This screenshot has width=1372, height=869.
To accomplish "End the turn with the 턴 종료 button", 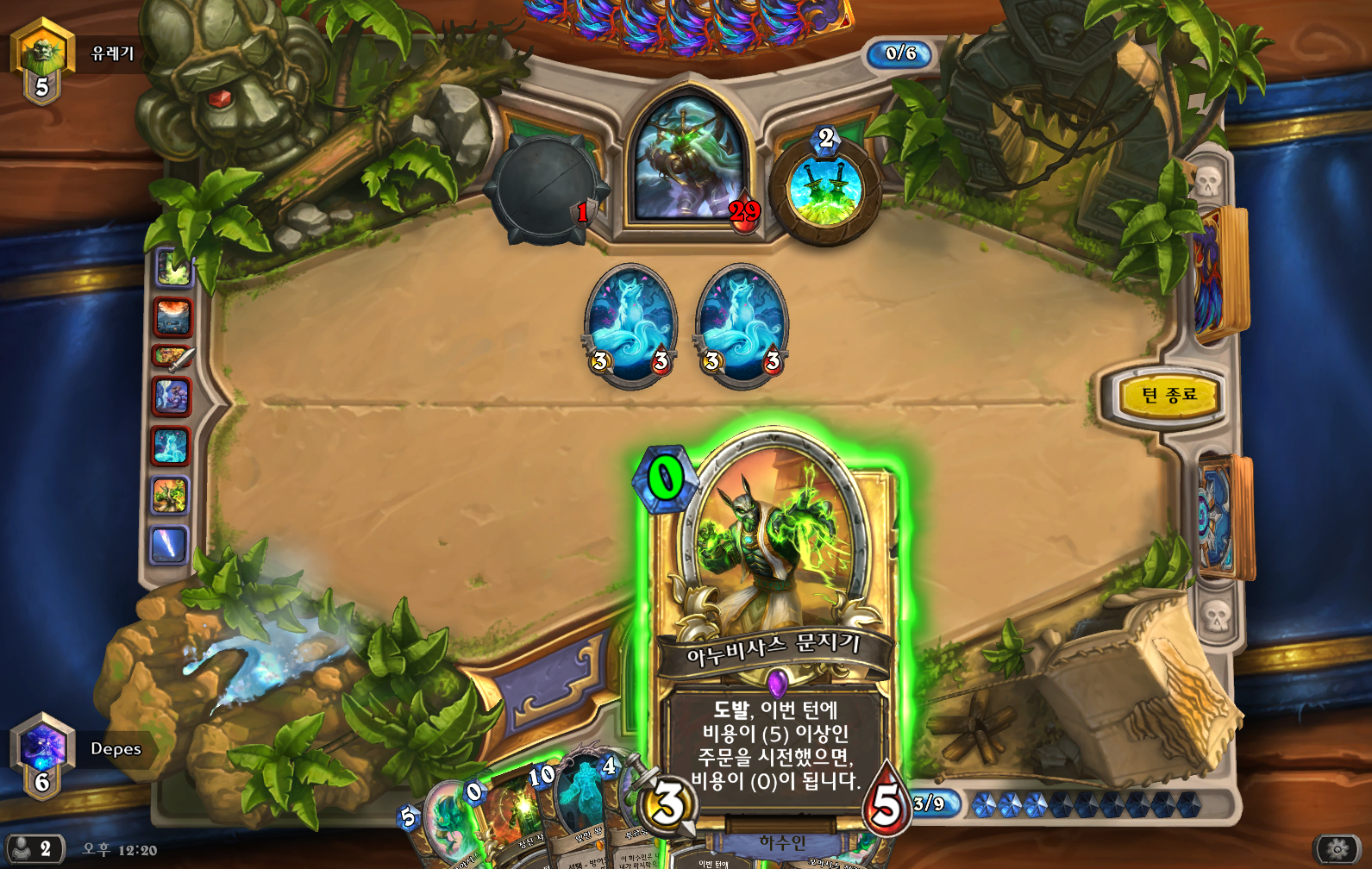I will (1168, 396).
